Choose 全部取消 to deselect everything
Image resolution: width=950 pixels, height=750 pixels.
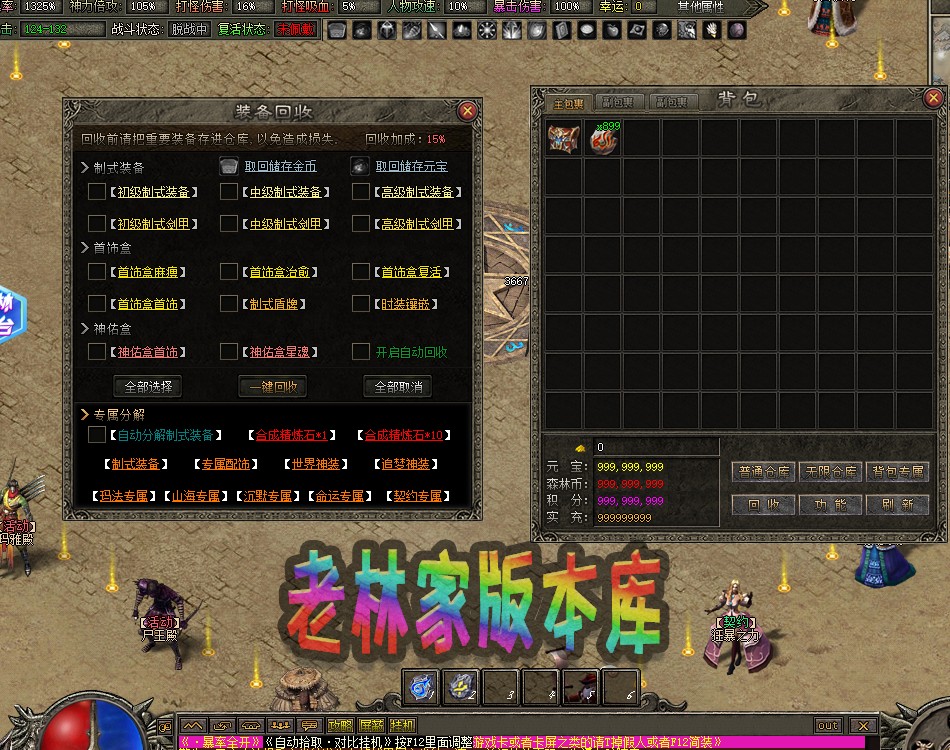coord(397,386)
